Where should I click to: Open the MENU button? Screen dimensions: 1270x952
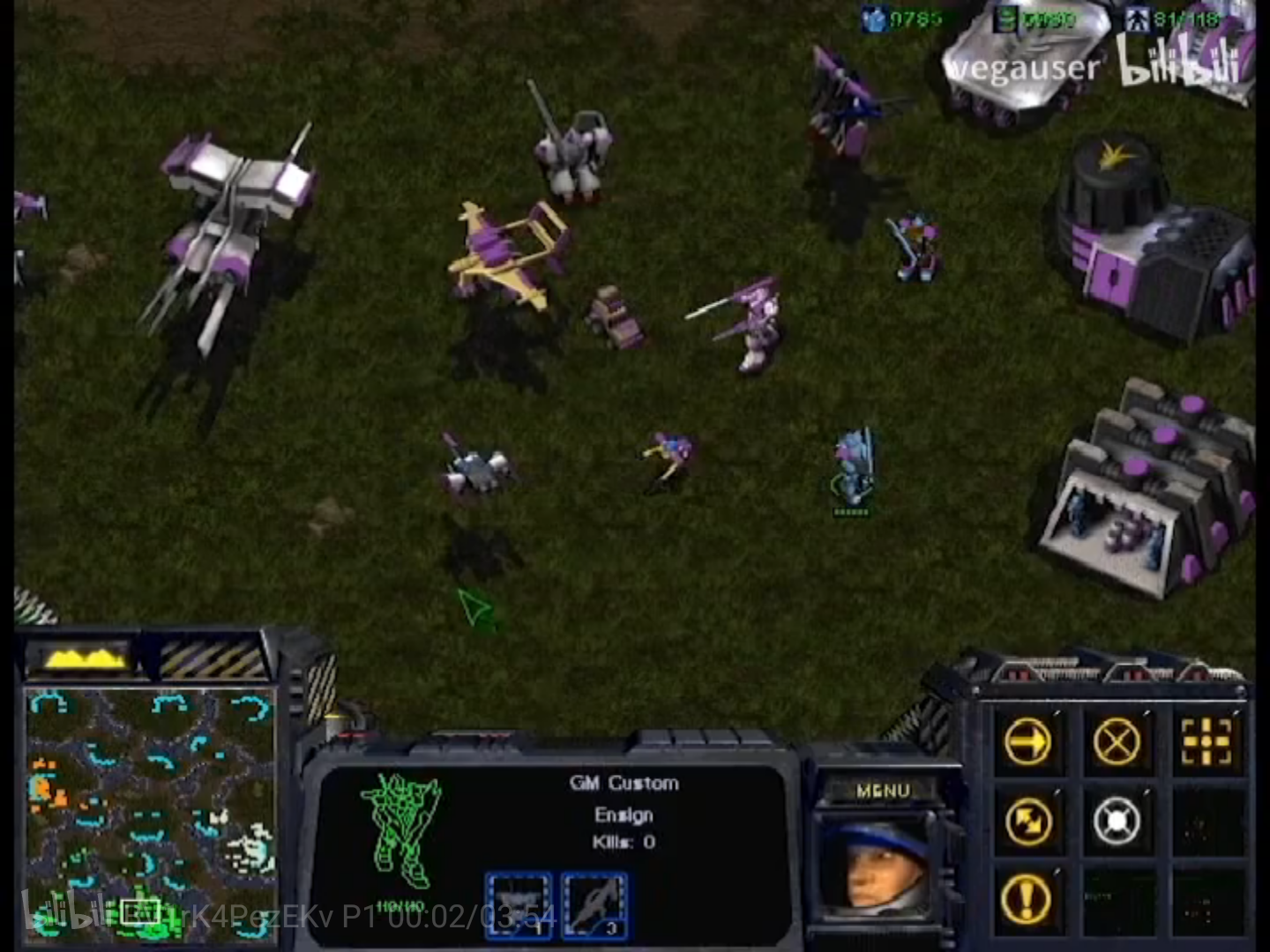point(882,791)
